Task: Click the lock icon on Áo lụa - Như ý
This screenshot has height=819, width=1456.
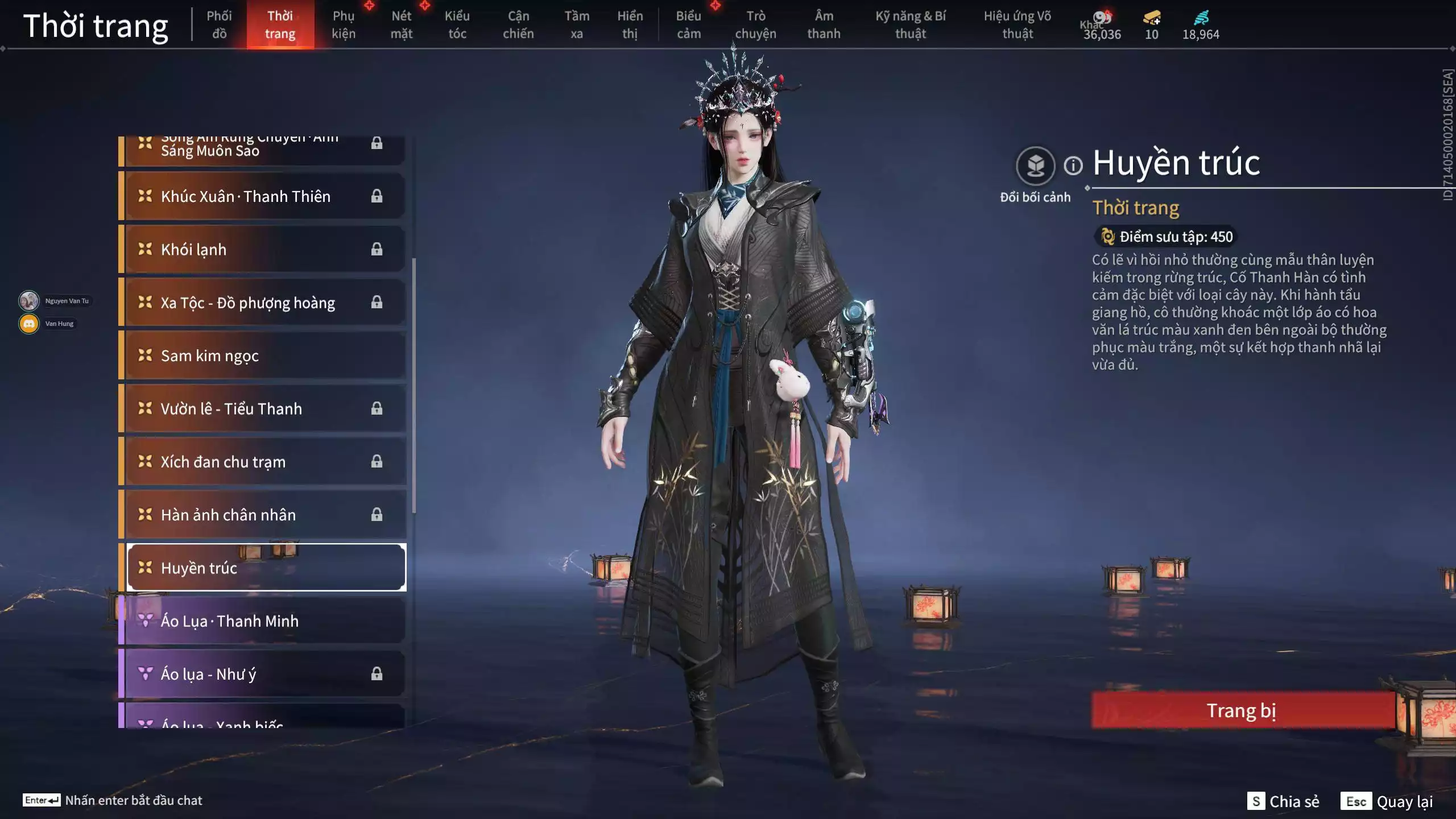Action: pyautogui.click(x=377, y=673)
